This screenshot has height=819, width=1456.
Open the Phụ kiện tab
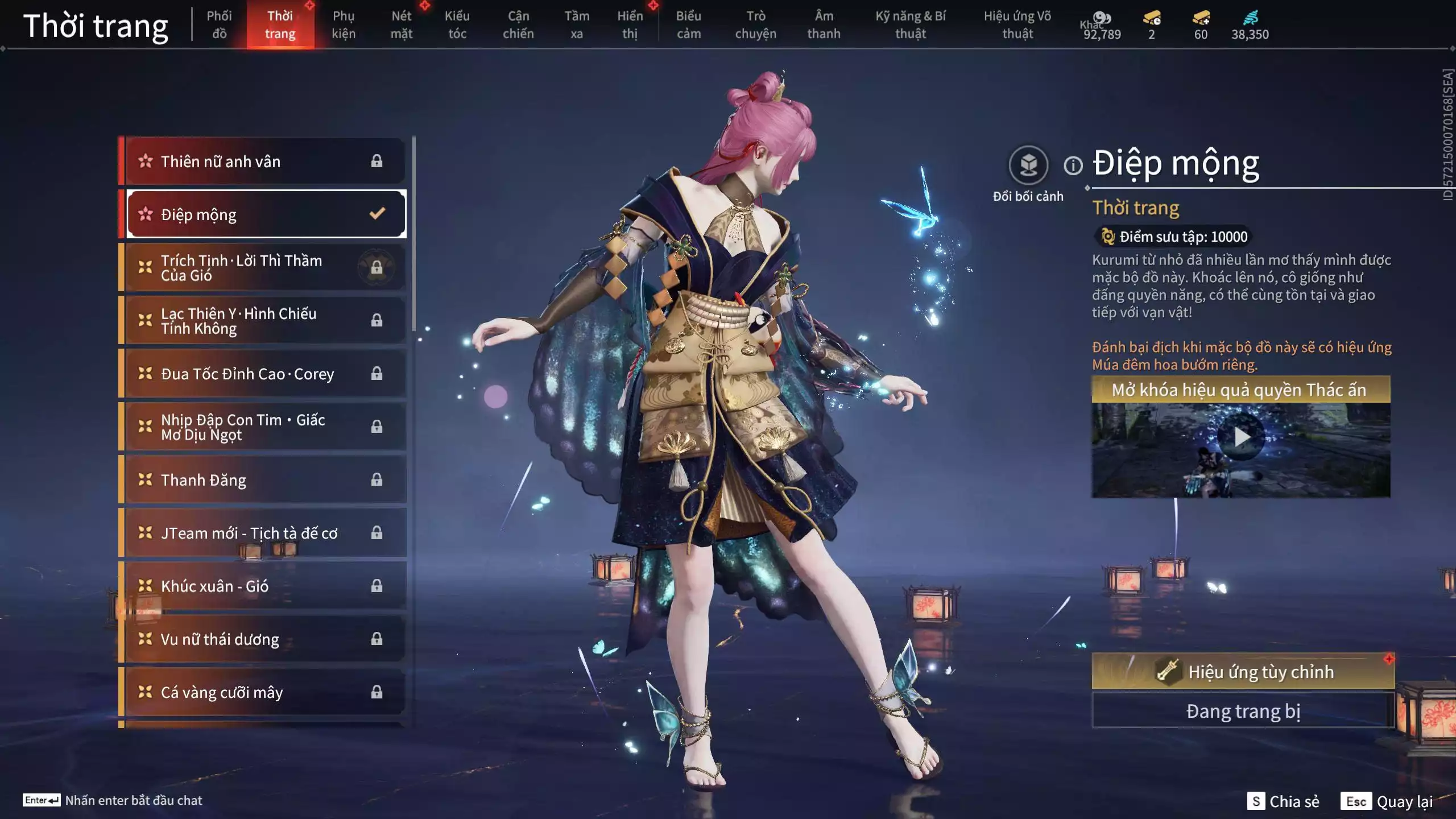tap(344, 24)
